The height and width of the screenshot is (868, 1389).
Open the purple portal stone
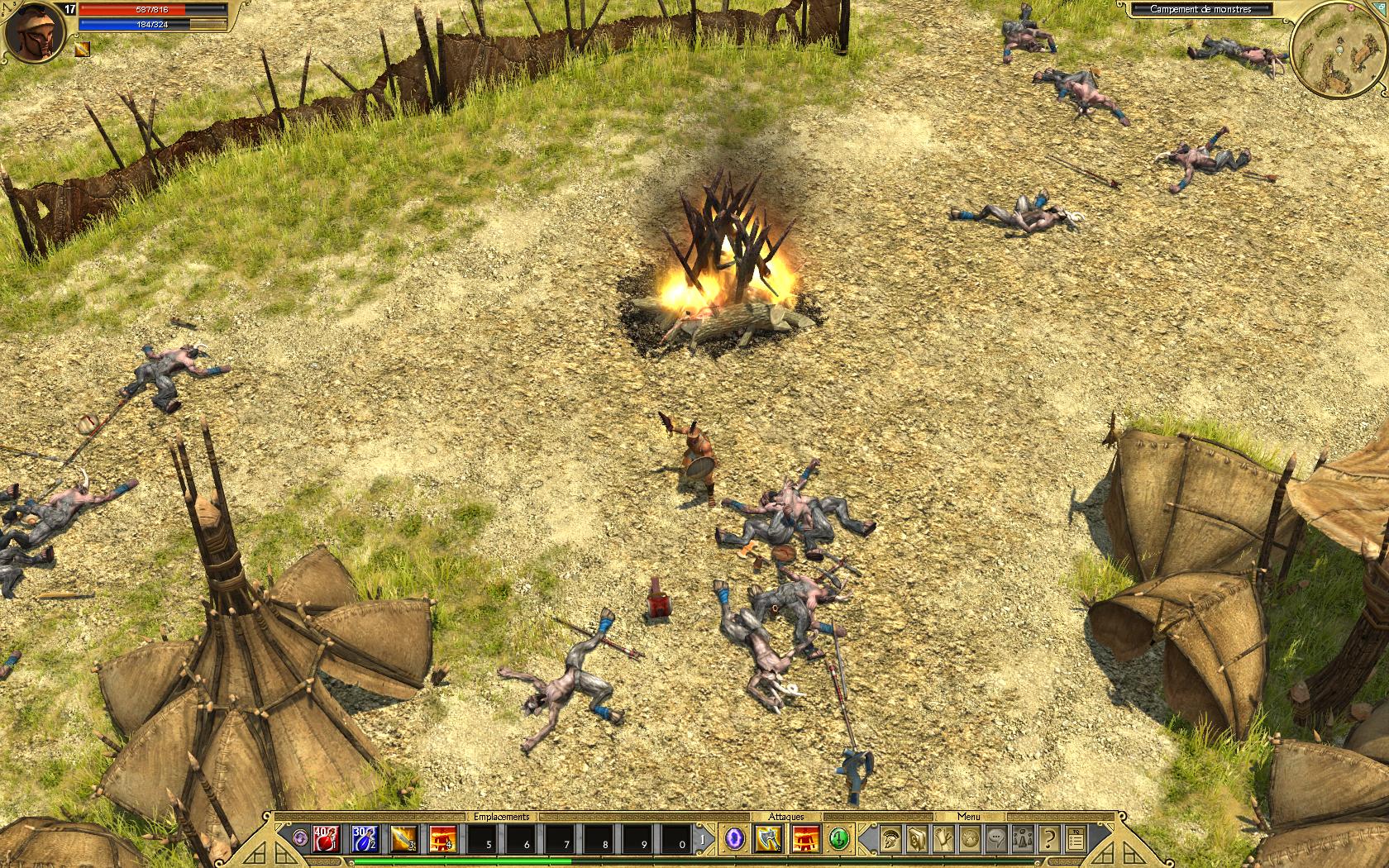(x=733, y=839)
